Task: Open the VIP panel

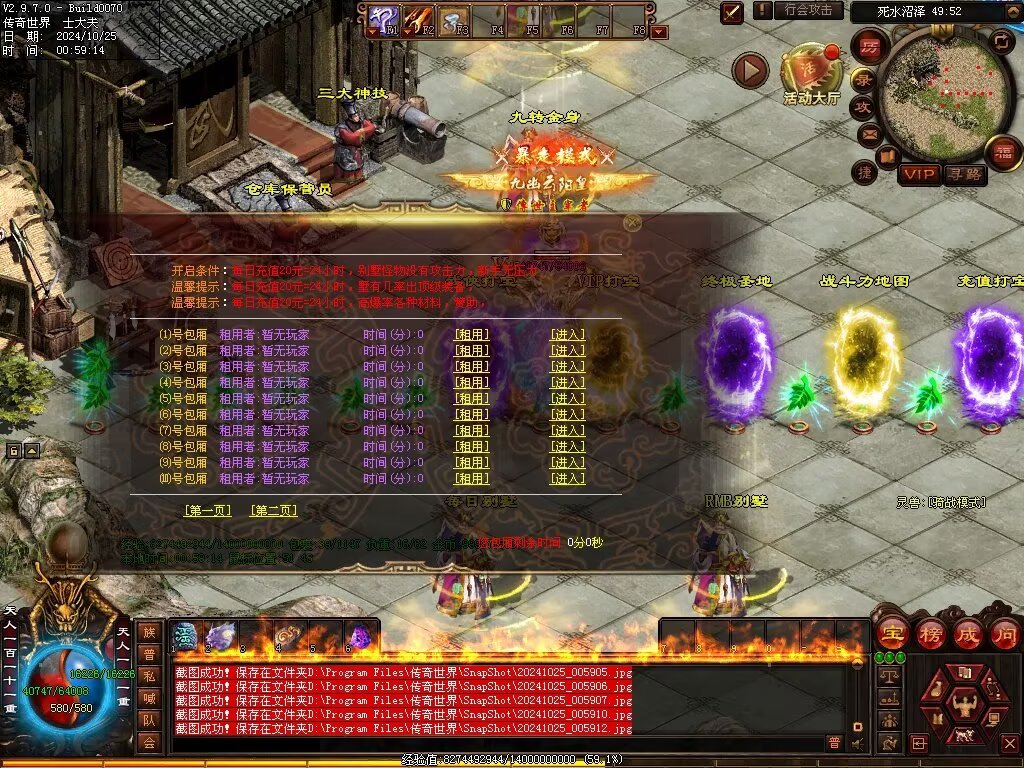Action: point(919,174)
